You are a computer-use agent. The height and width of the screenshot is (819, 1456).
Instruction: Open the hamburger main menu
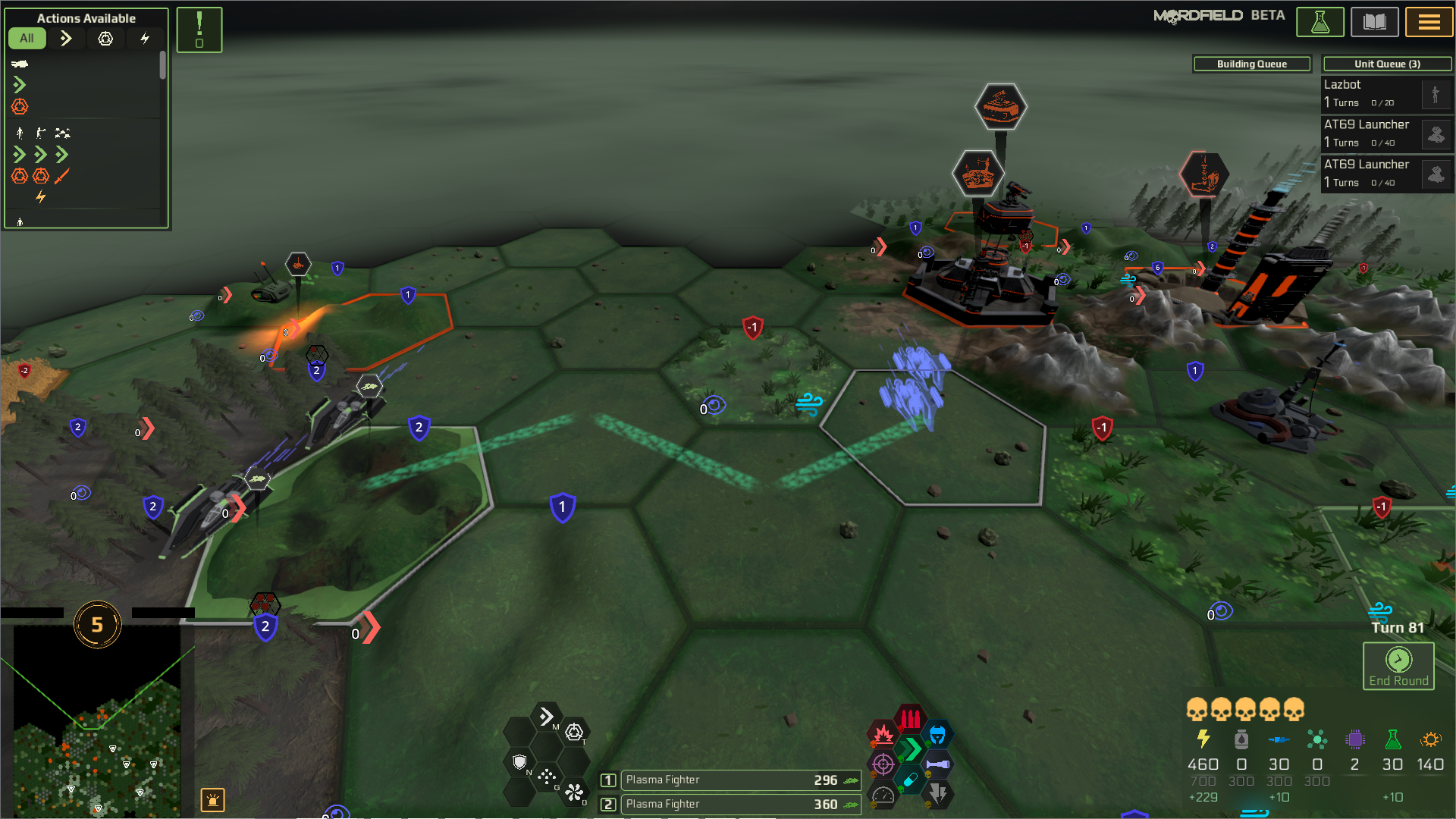click(1429, 22)
